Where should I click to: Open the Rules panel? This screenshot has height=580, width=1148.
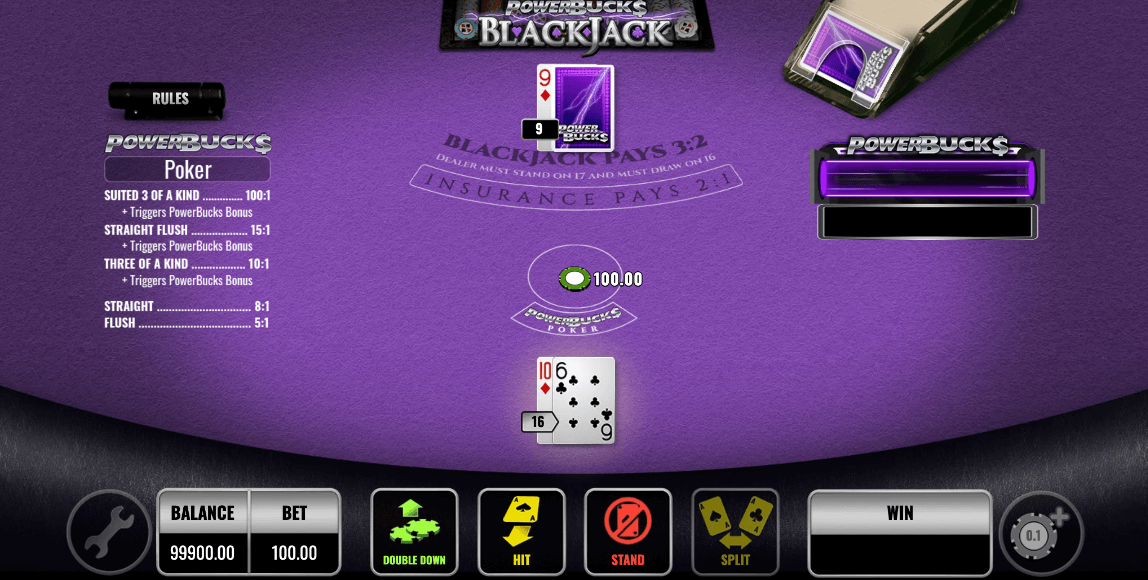tap(167, 99)
